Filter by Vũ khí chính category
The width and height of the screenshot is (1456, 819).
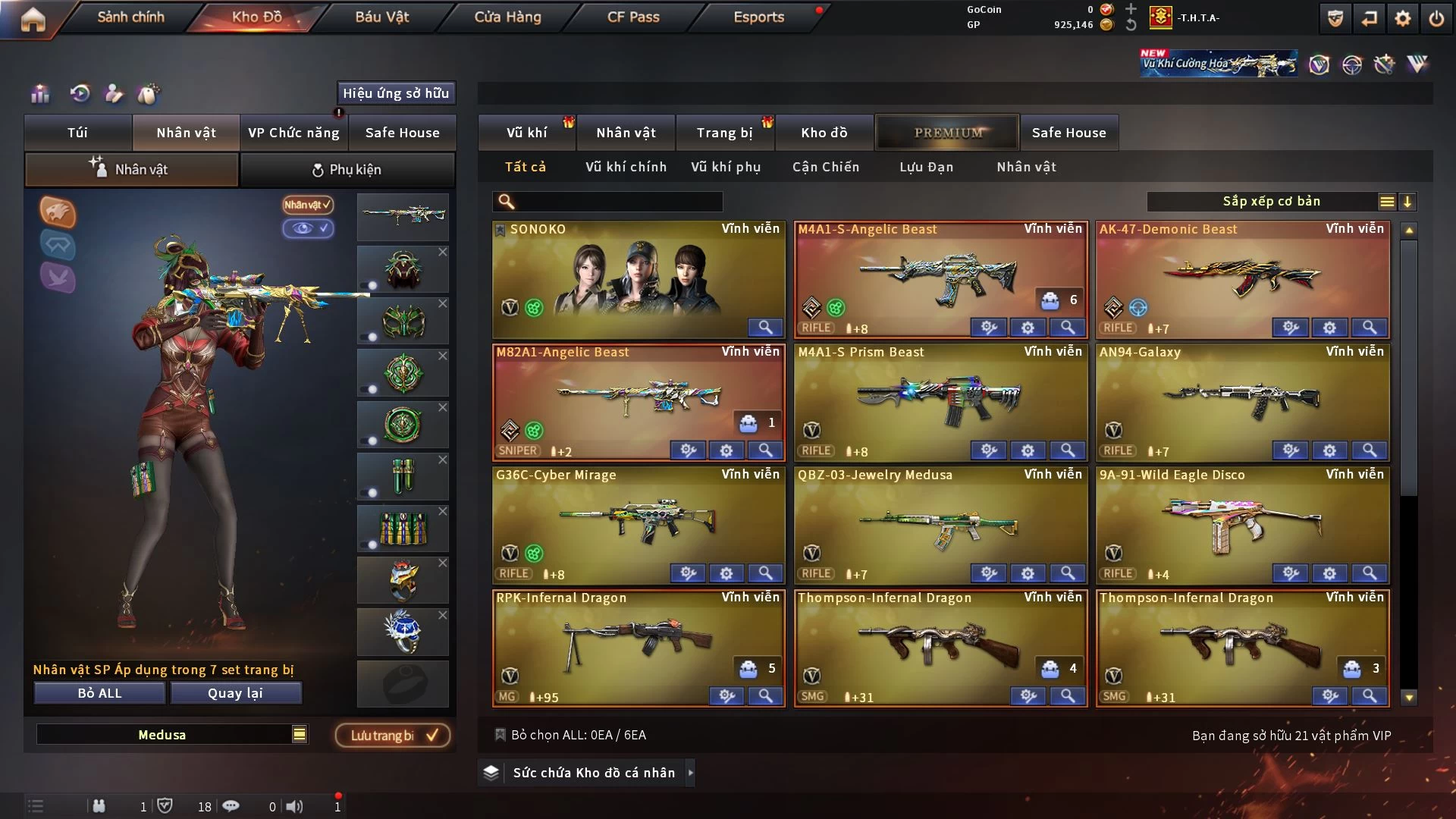tap(626, 167)
